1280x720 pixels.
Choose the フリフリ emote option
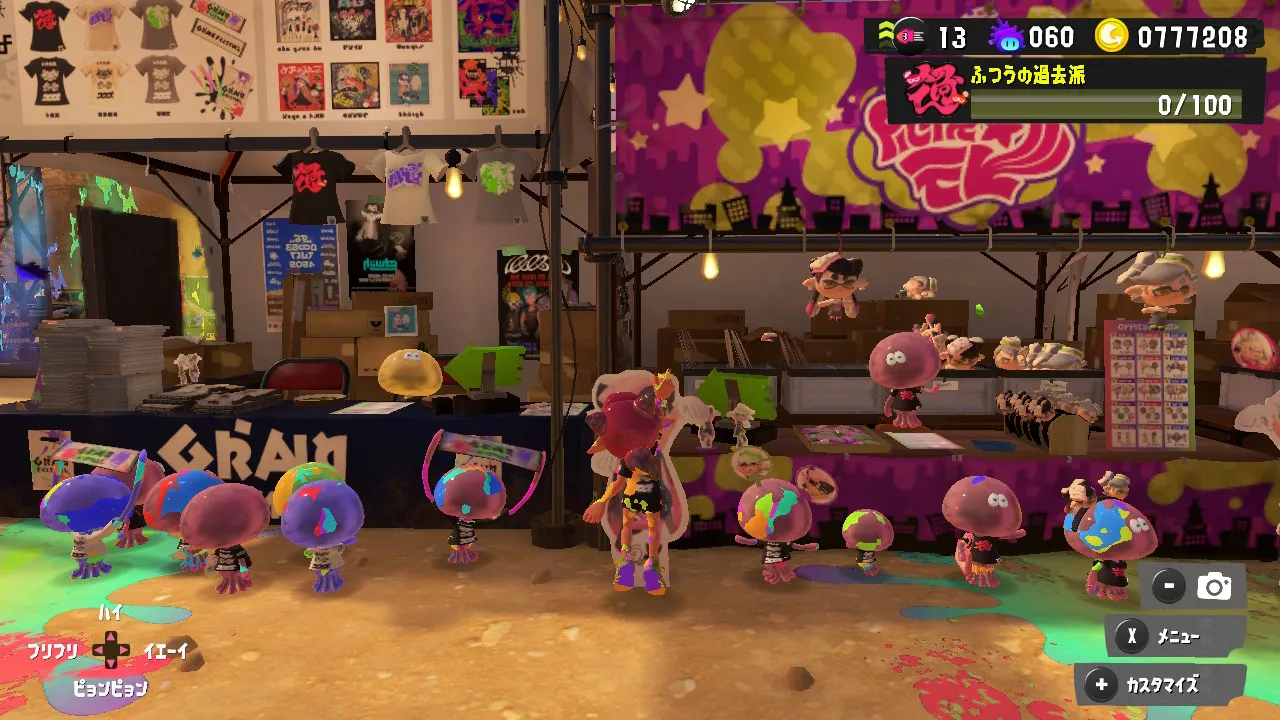coord(52,652)
